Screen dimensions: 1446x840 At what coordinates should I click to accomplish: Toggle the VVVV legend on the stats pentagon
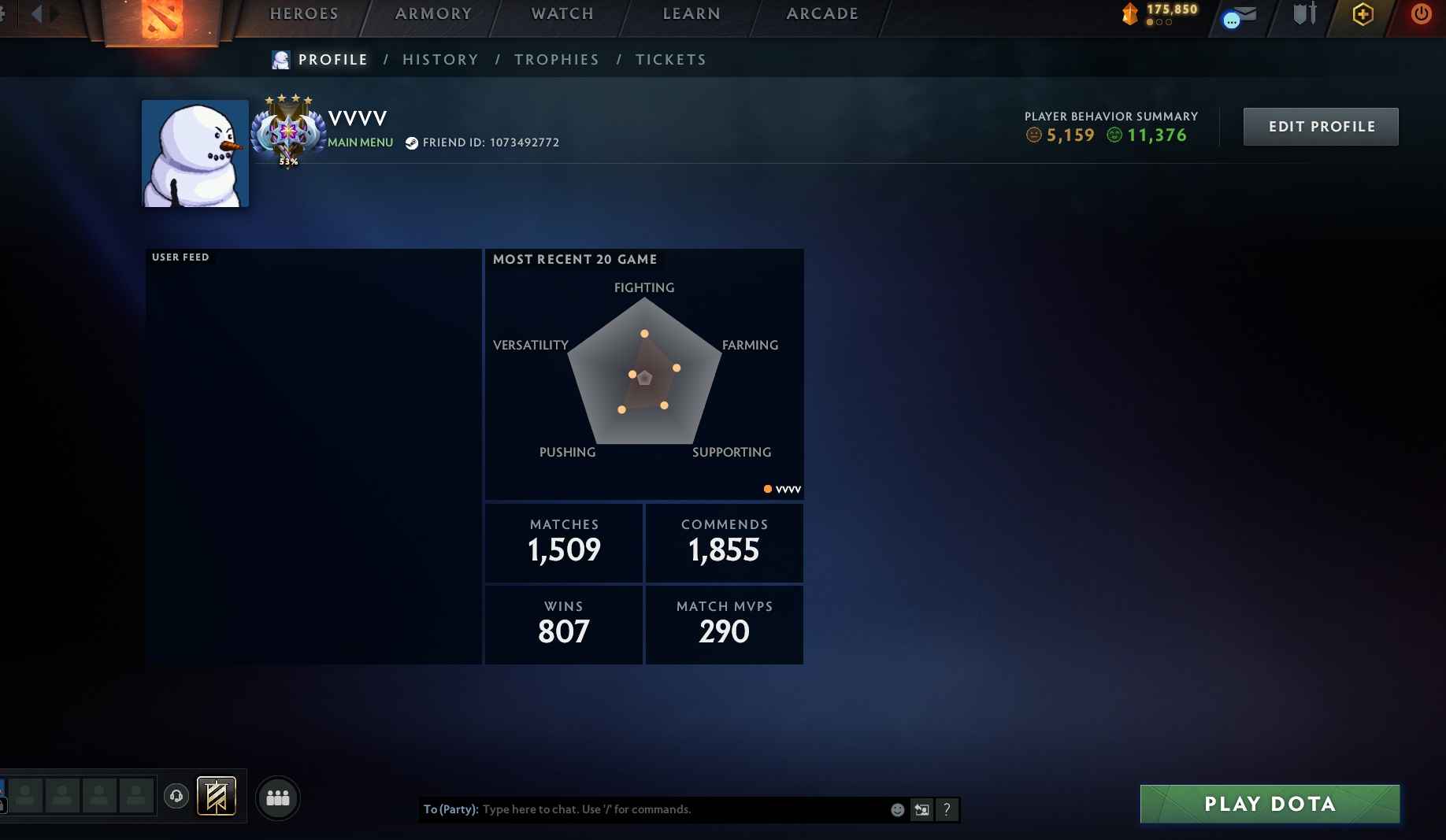(782, 489)
